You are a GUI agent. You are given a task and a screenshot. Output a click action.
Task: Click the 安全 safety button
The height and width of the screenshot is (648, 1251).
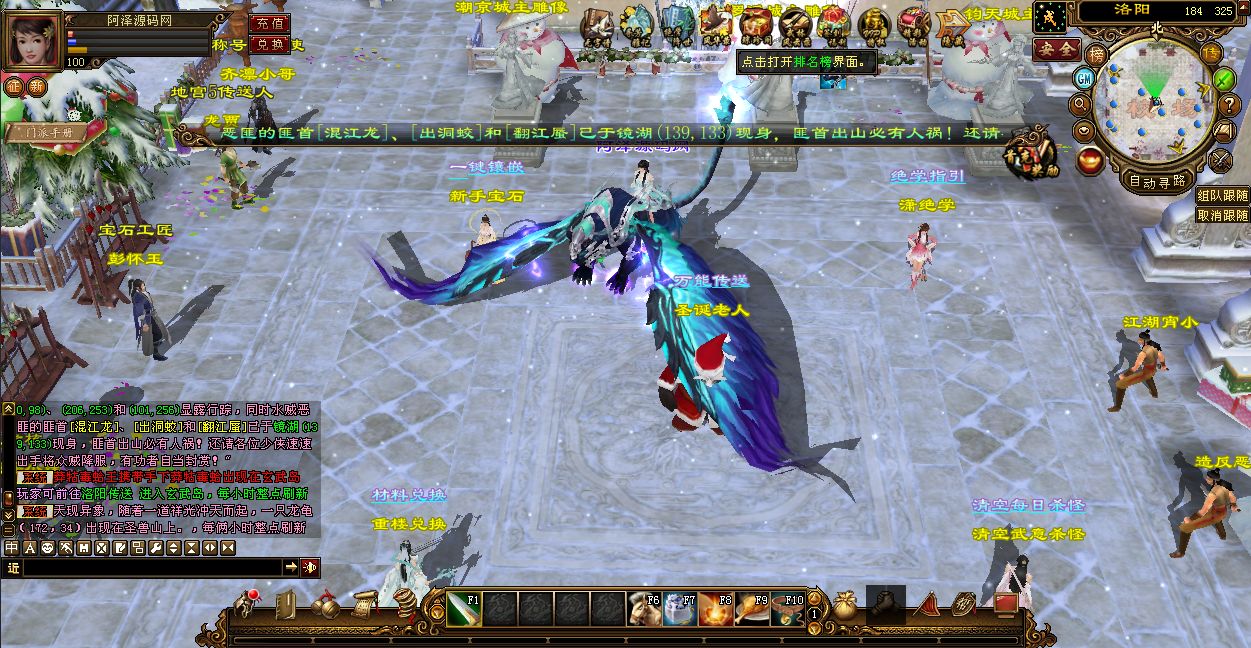pyautogui.click(x=1056, y=48)
